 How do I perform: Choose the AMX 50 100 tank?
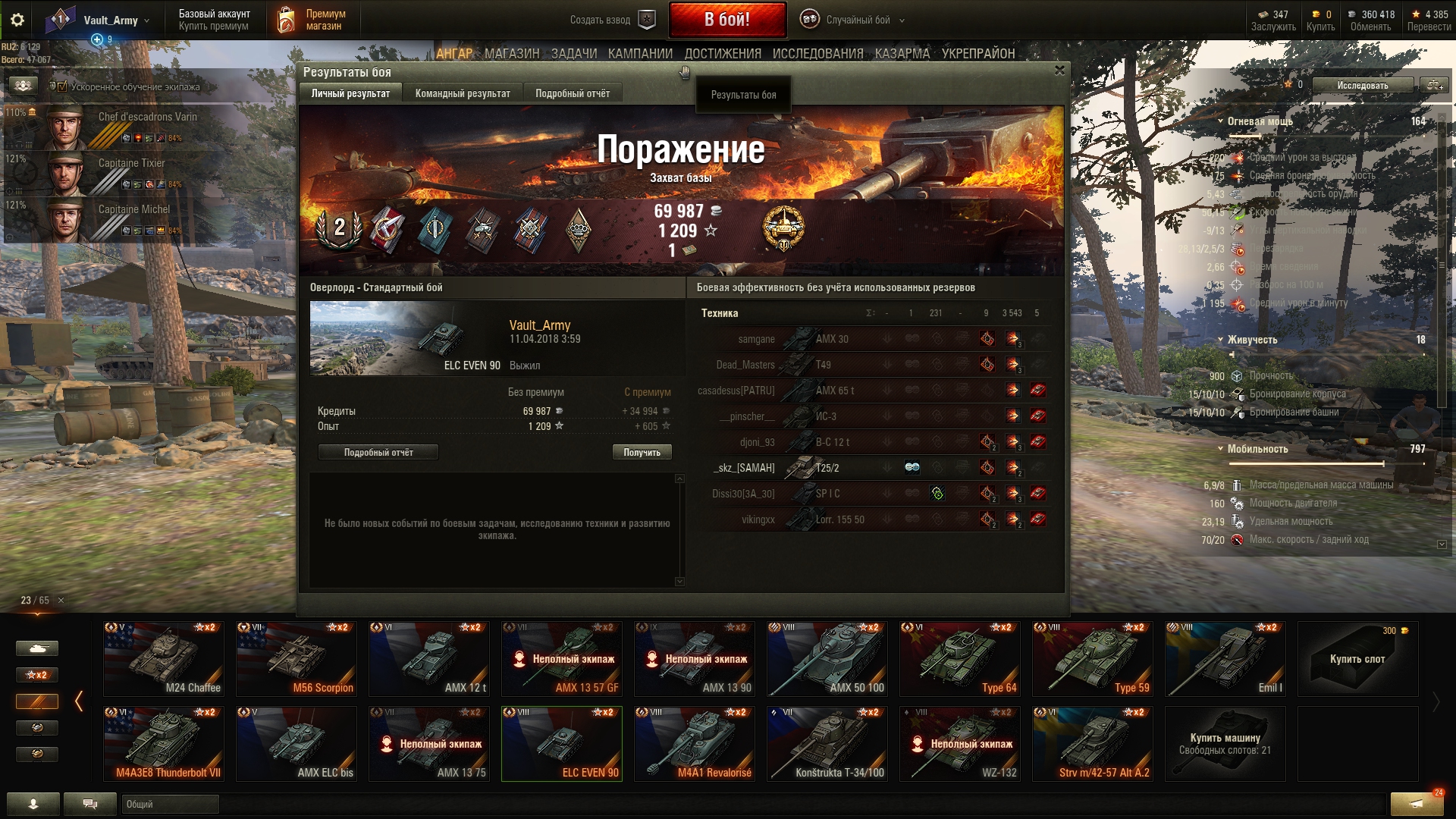[x=827, y=658]
